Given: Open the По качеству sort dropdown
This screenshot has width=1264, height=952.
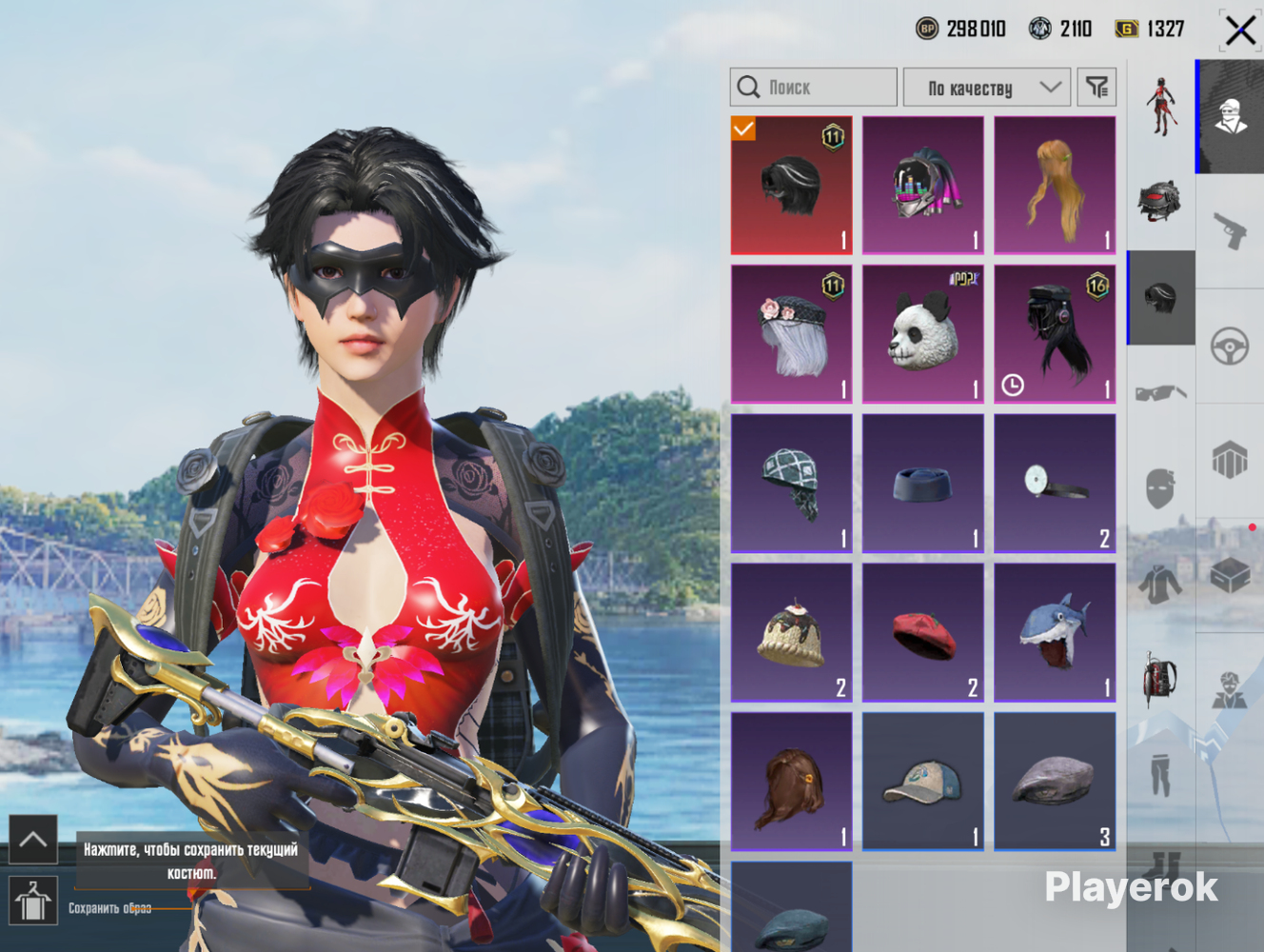Looking at the screenshot, I should tap(987, 88).
